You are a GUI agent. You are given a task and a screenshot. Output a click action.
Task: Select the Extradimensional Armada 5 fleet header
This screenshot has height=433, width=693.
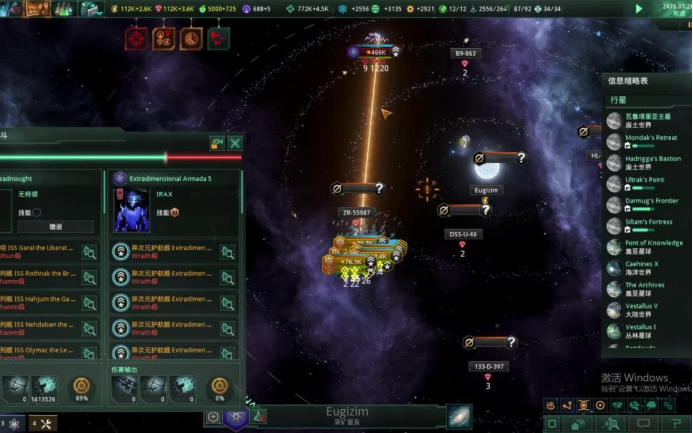click(176, 178)
